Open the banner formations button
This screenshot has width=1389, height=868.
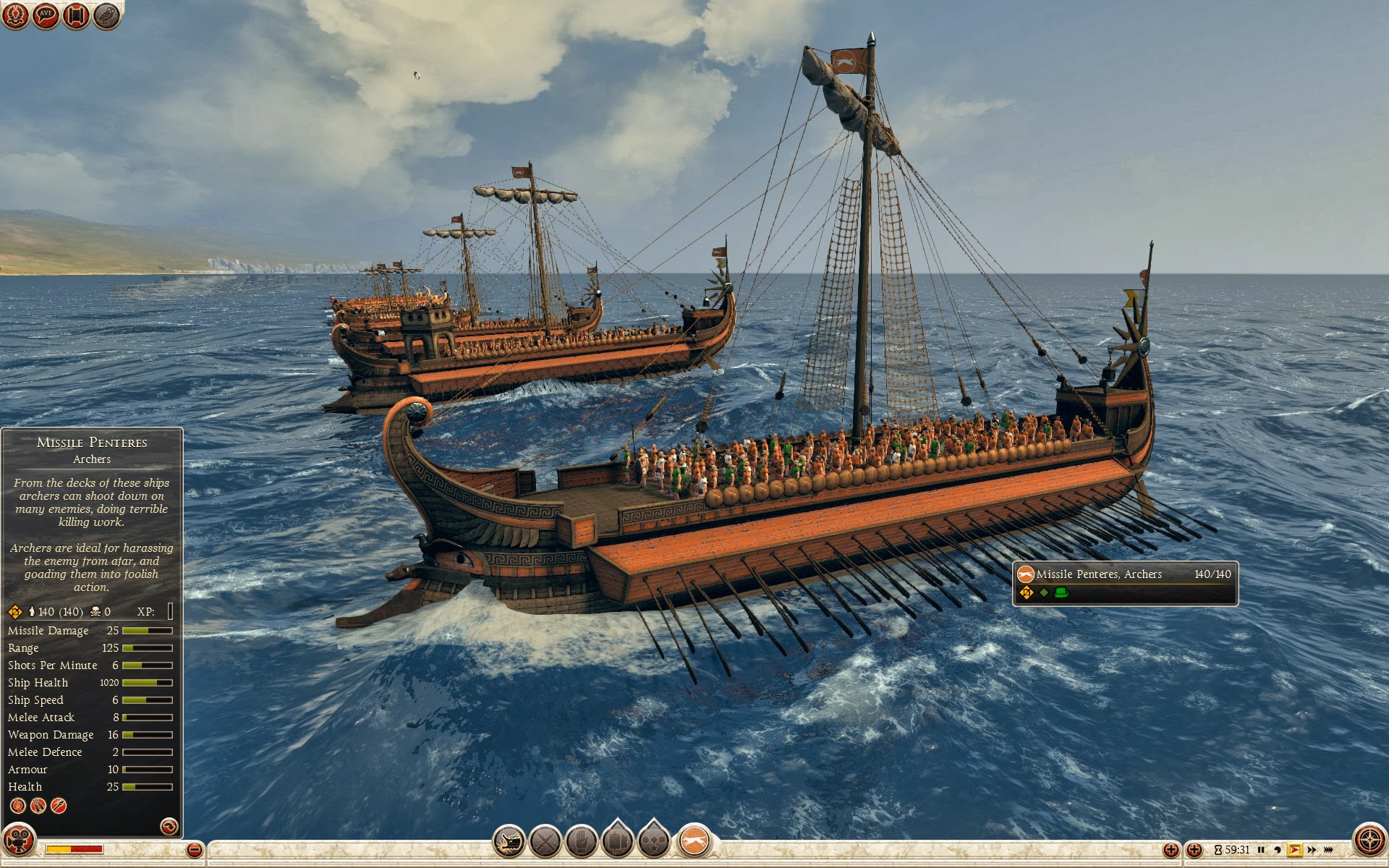(618, 841)
